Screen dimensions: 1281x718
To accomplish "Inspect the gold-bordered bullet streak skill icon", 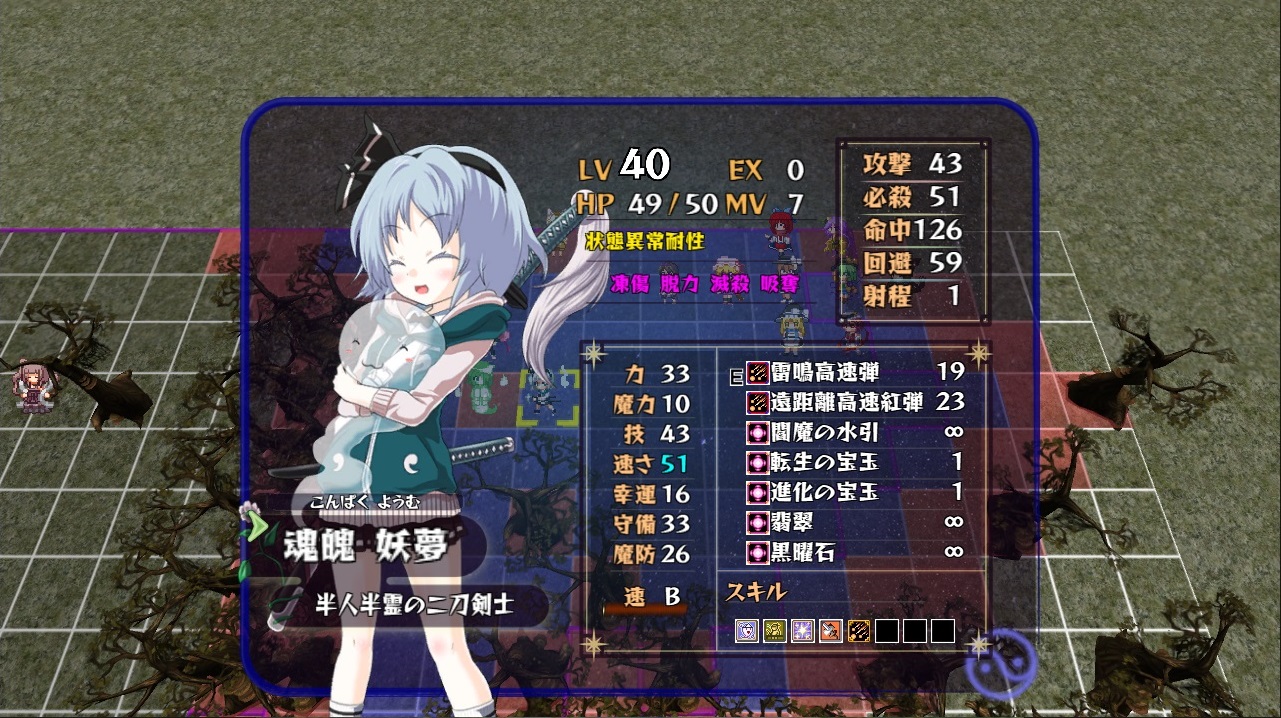I will (x=859, y=631).
